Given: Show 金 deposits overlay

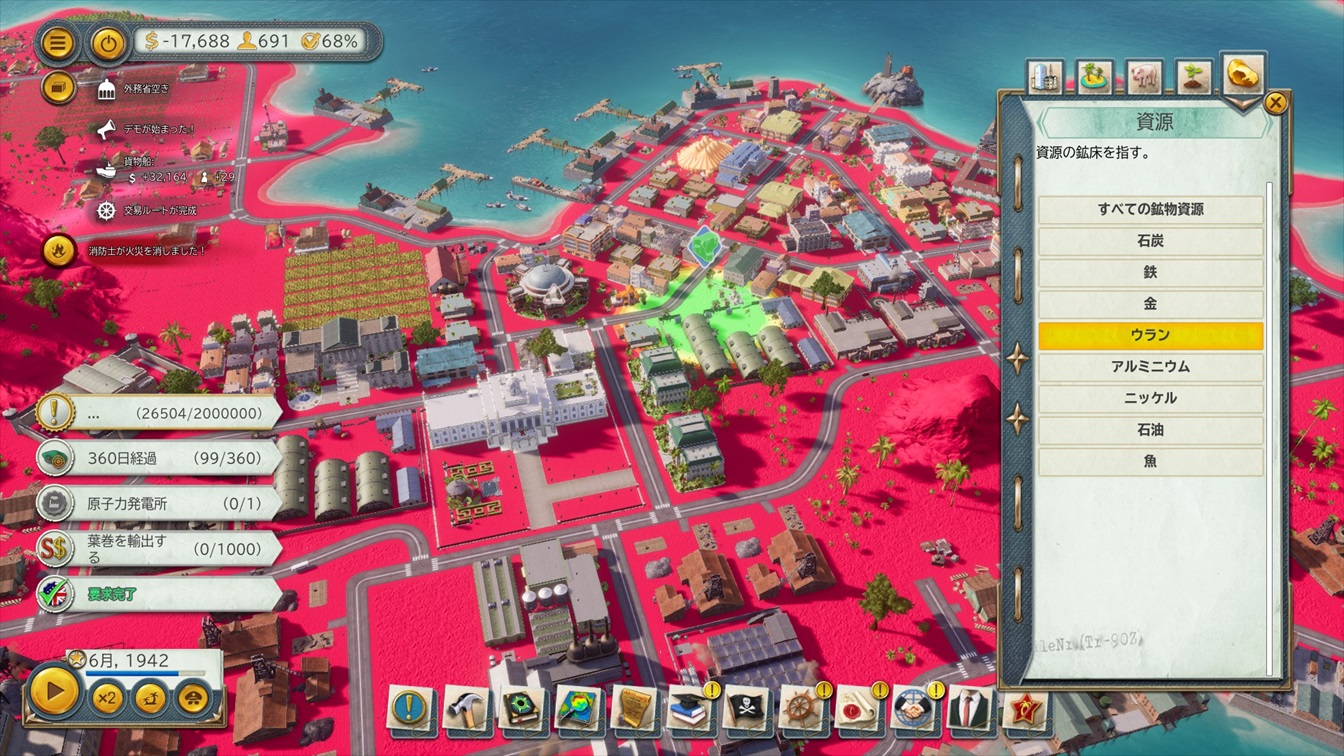Looking at the screenshot, I should pos(1150,304).
